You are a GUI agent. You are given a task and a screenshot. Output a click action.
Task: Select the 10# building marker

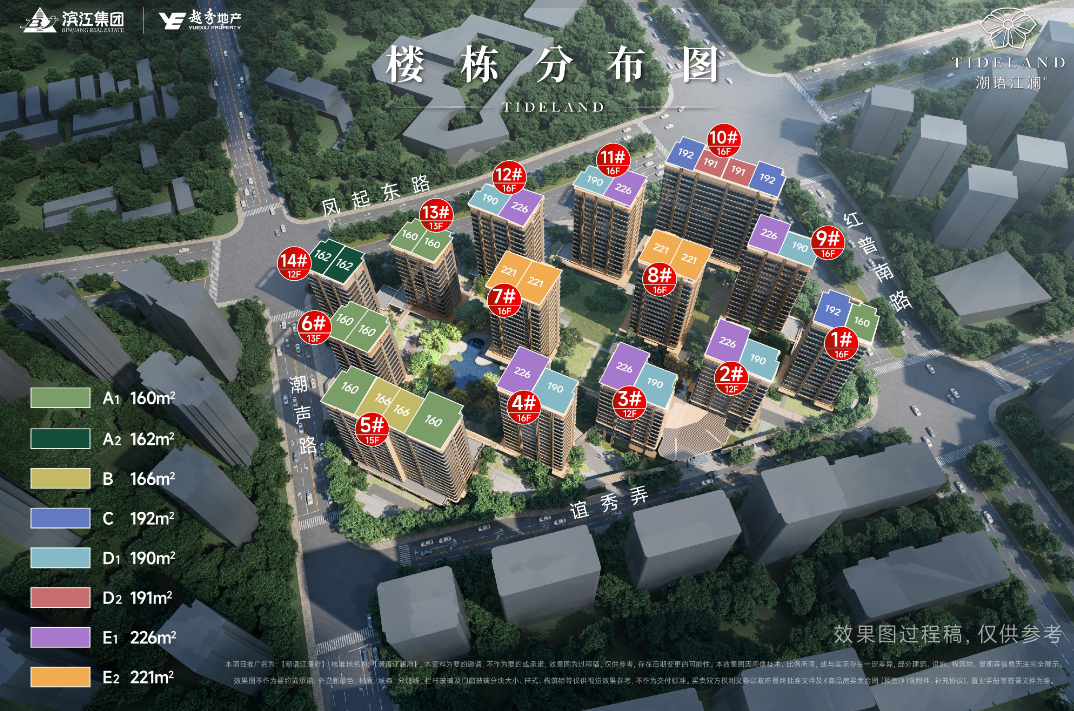[723, 141]
